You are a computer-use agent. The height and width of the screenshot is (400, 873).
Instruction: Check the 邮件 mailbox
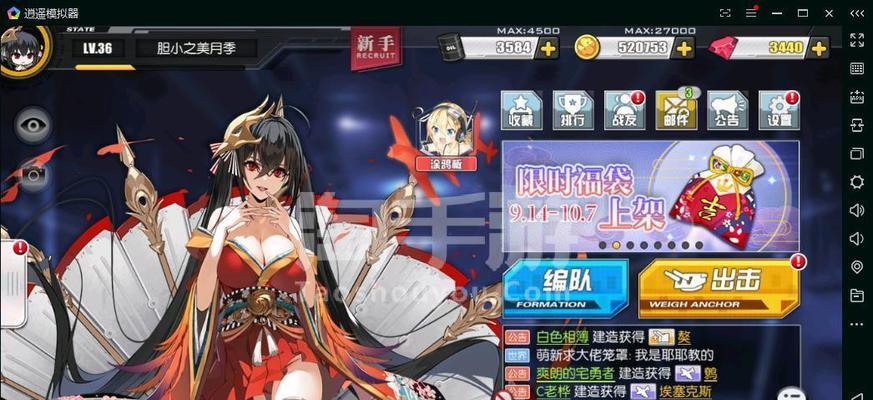pyautogui.click(x=675, y=110)
